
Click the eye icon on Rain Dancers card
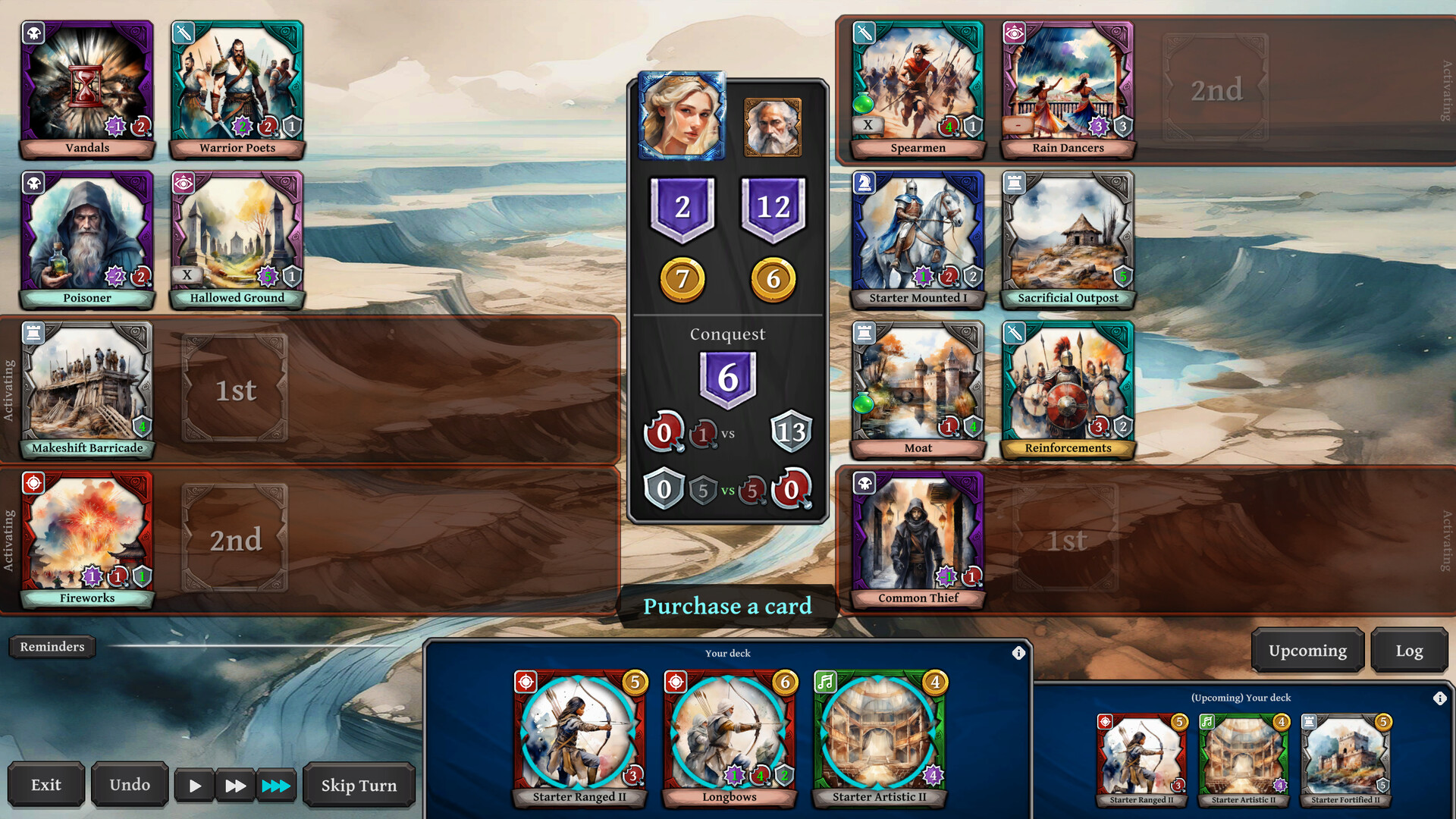coord(1014,33)
